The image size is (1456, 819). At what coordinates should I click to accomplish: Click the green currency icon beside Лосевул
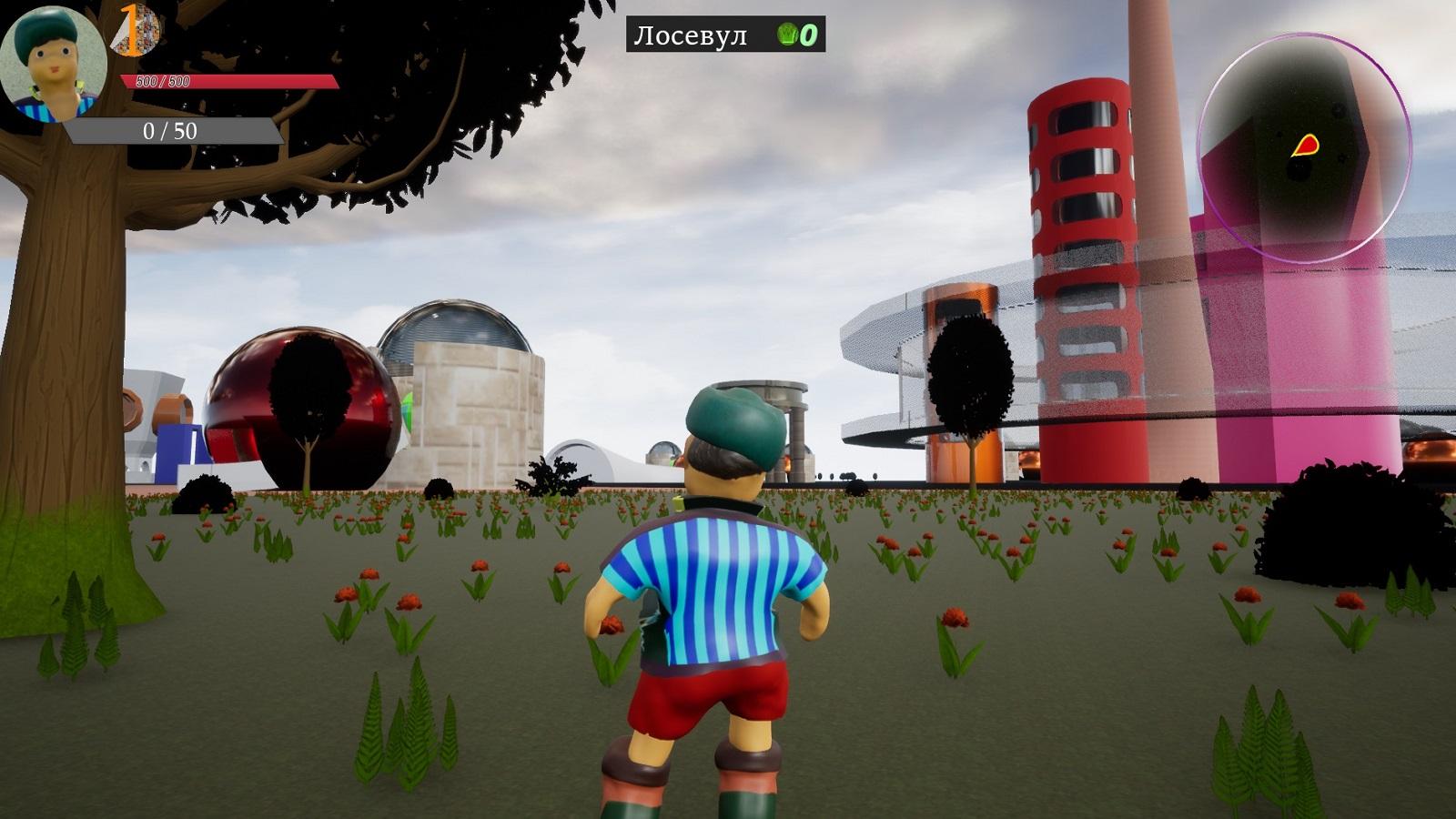point(787,35)
